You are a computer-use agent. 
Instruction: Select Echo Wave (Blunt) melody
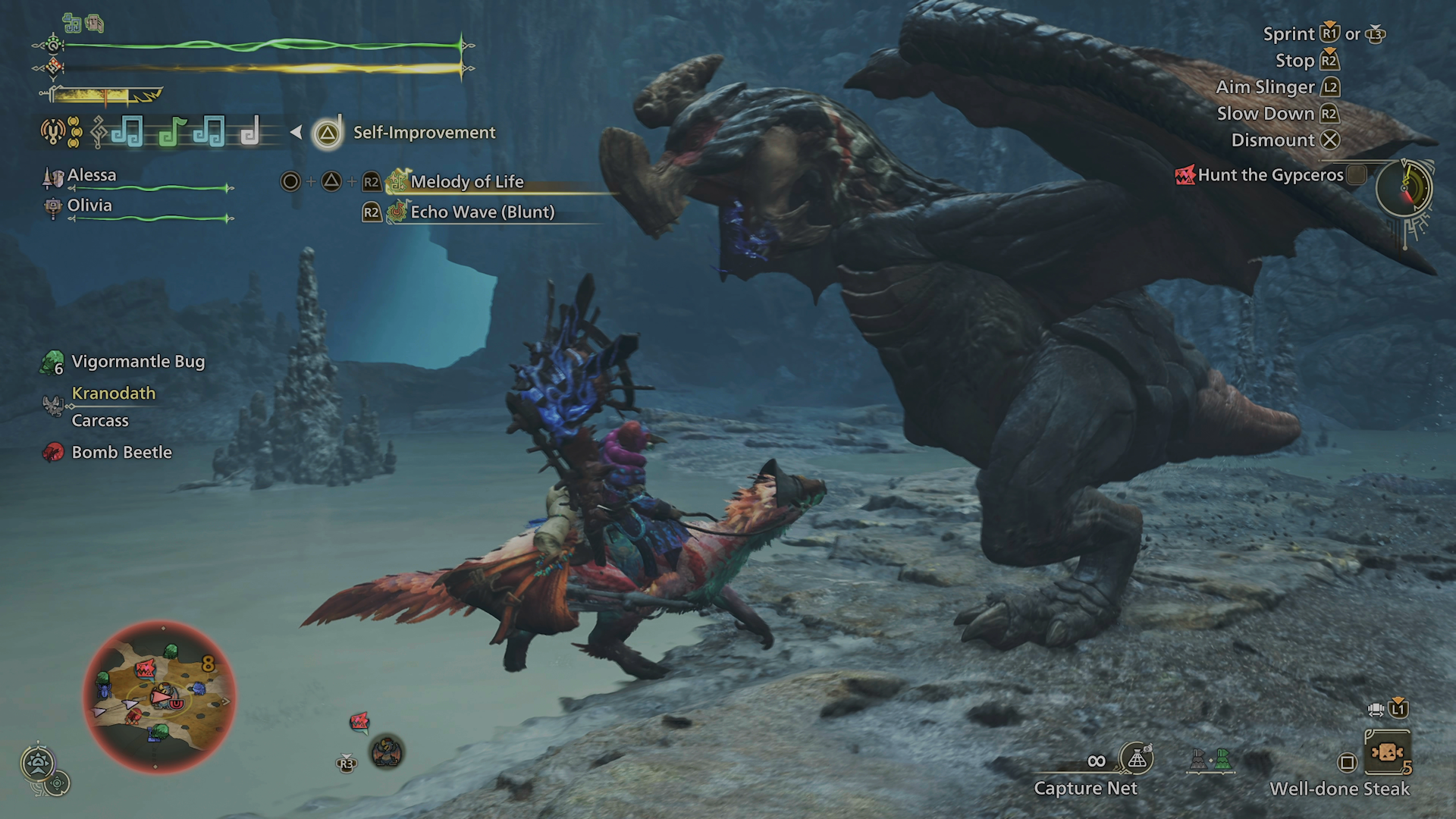482,212
